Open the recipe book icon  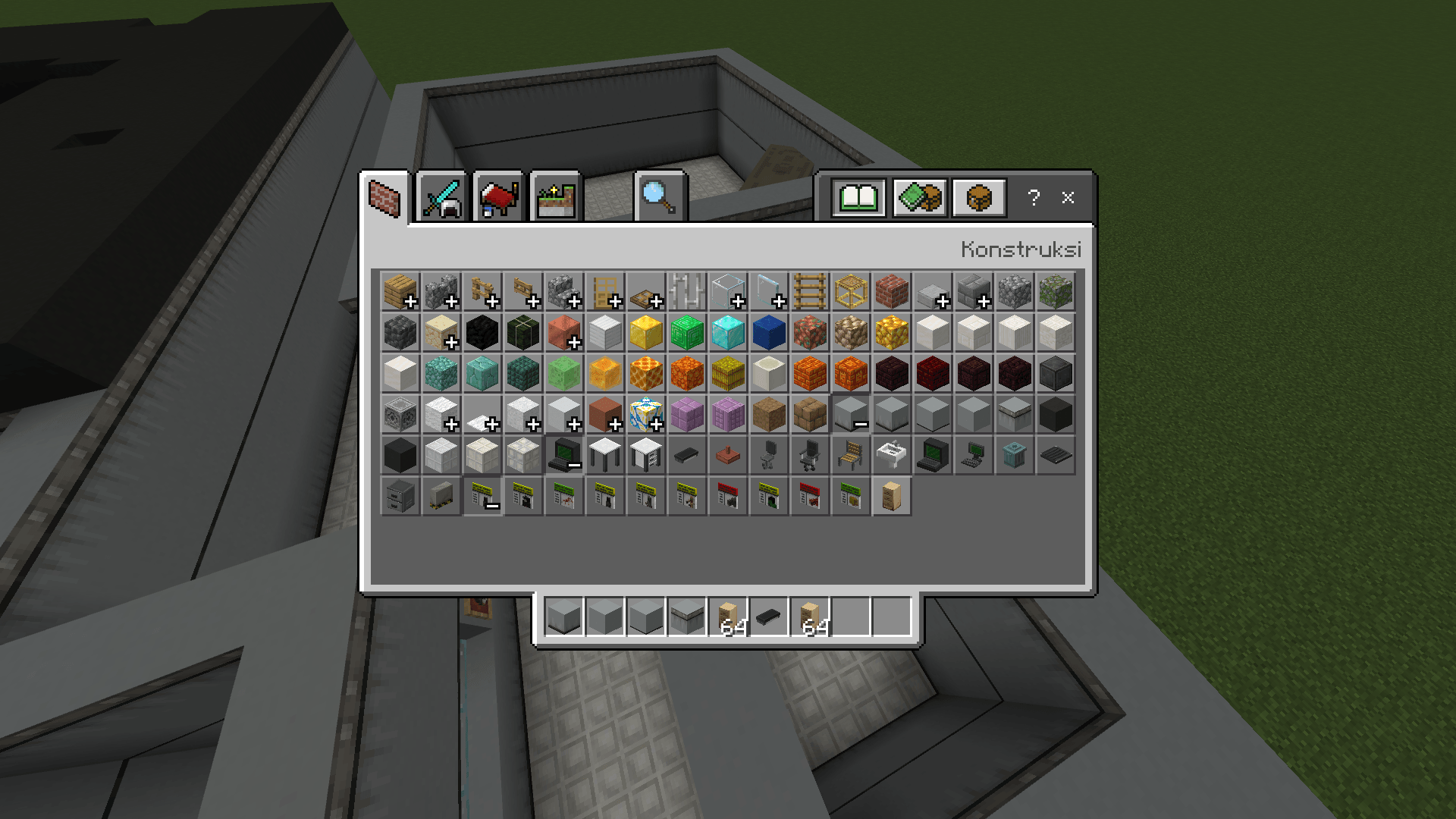[x=861, y=197]
